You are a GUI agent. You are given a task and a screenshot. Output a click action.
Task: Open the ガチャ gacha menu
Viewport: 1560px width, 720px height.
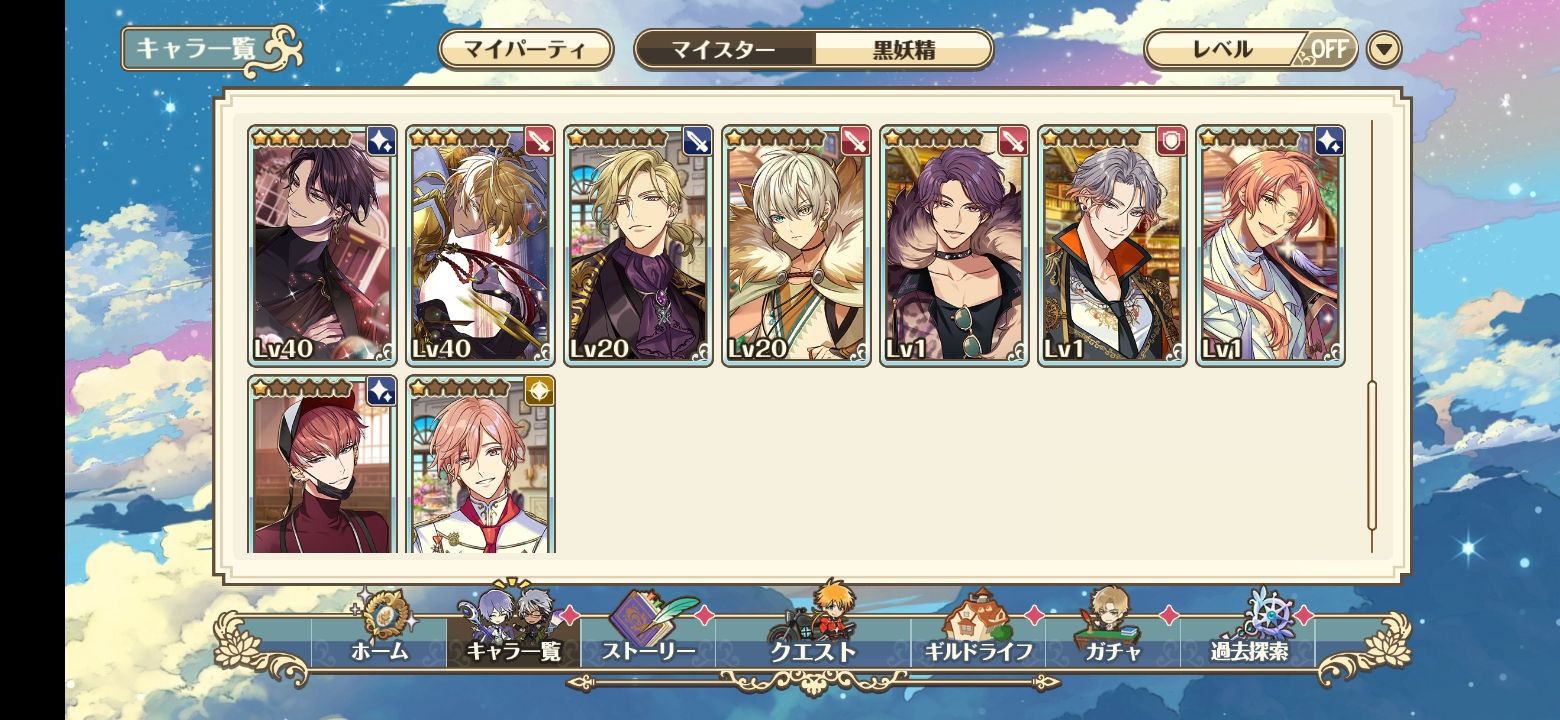point(1113,640)
